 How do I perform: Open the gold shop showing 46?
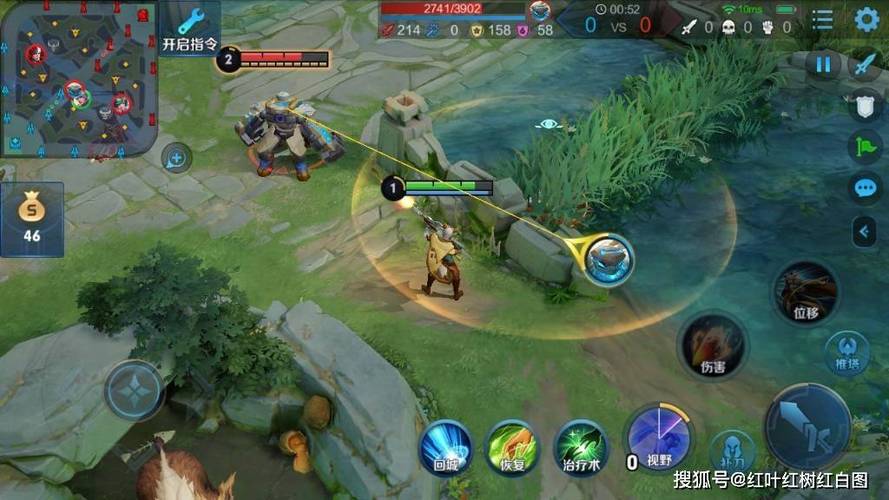32,219
